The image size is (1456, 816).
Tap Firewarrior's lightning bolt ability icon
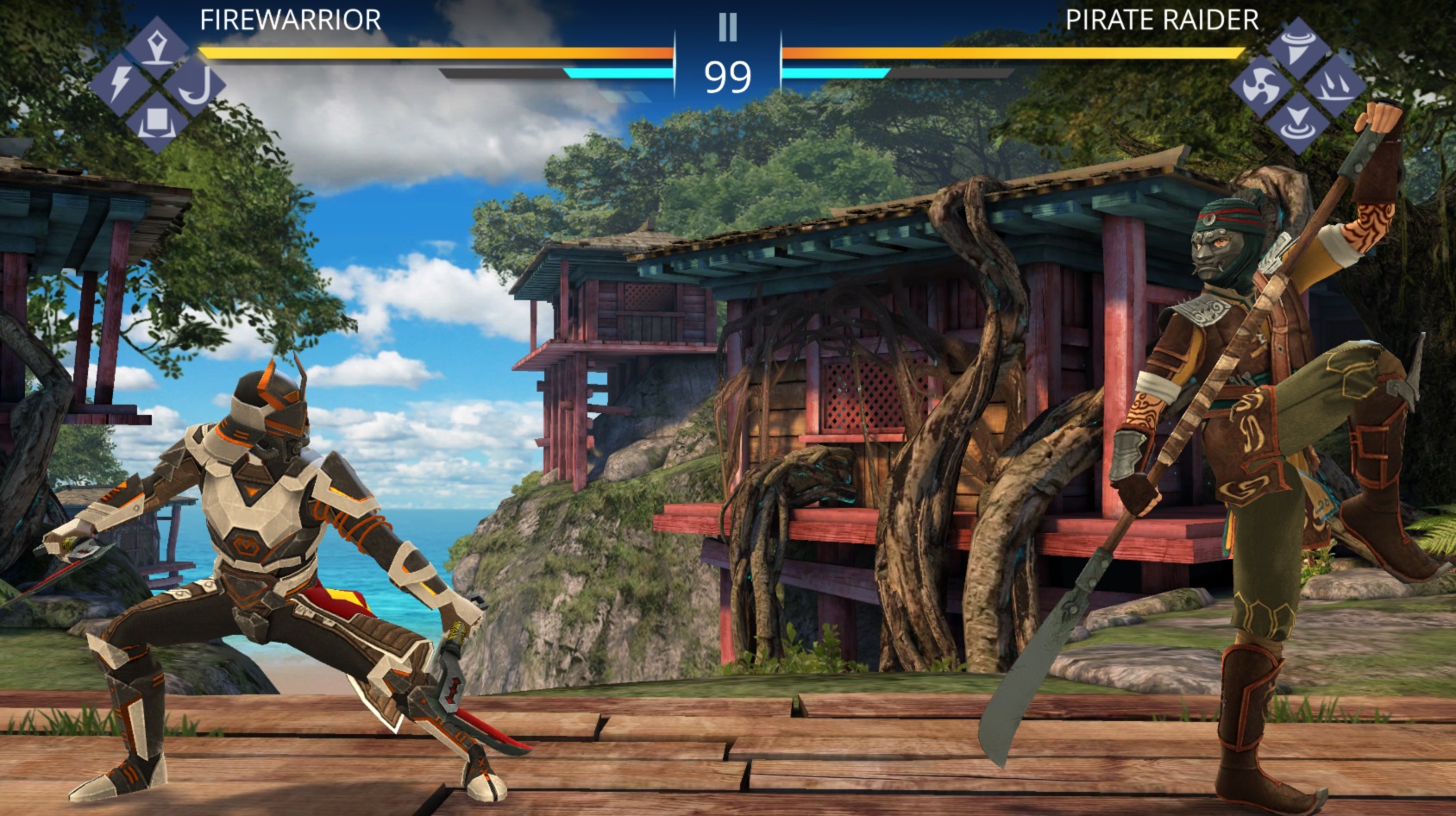point(120,84)
